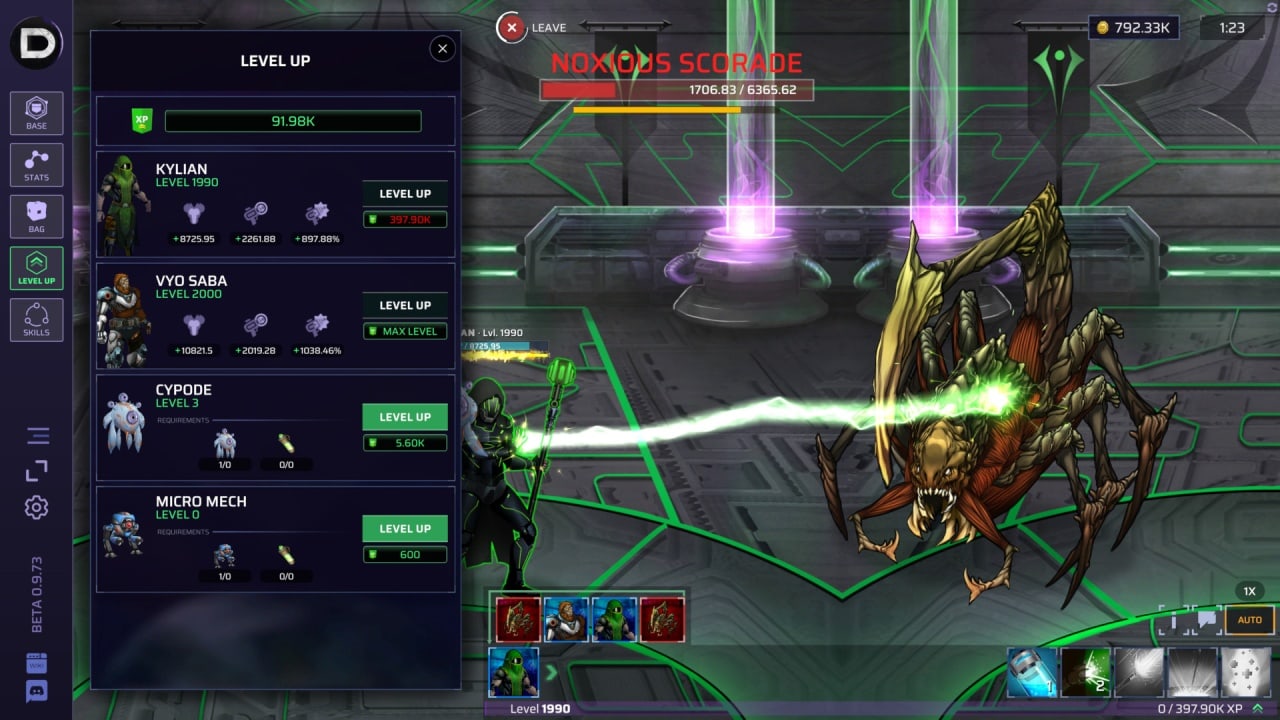Level up Cypode for 5.60K

(404, 417)
